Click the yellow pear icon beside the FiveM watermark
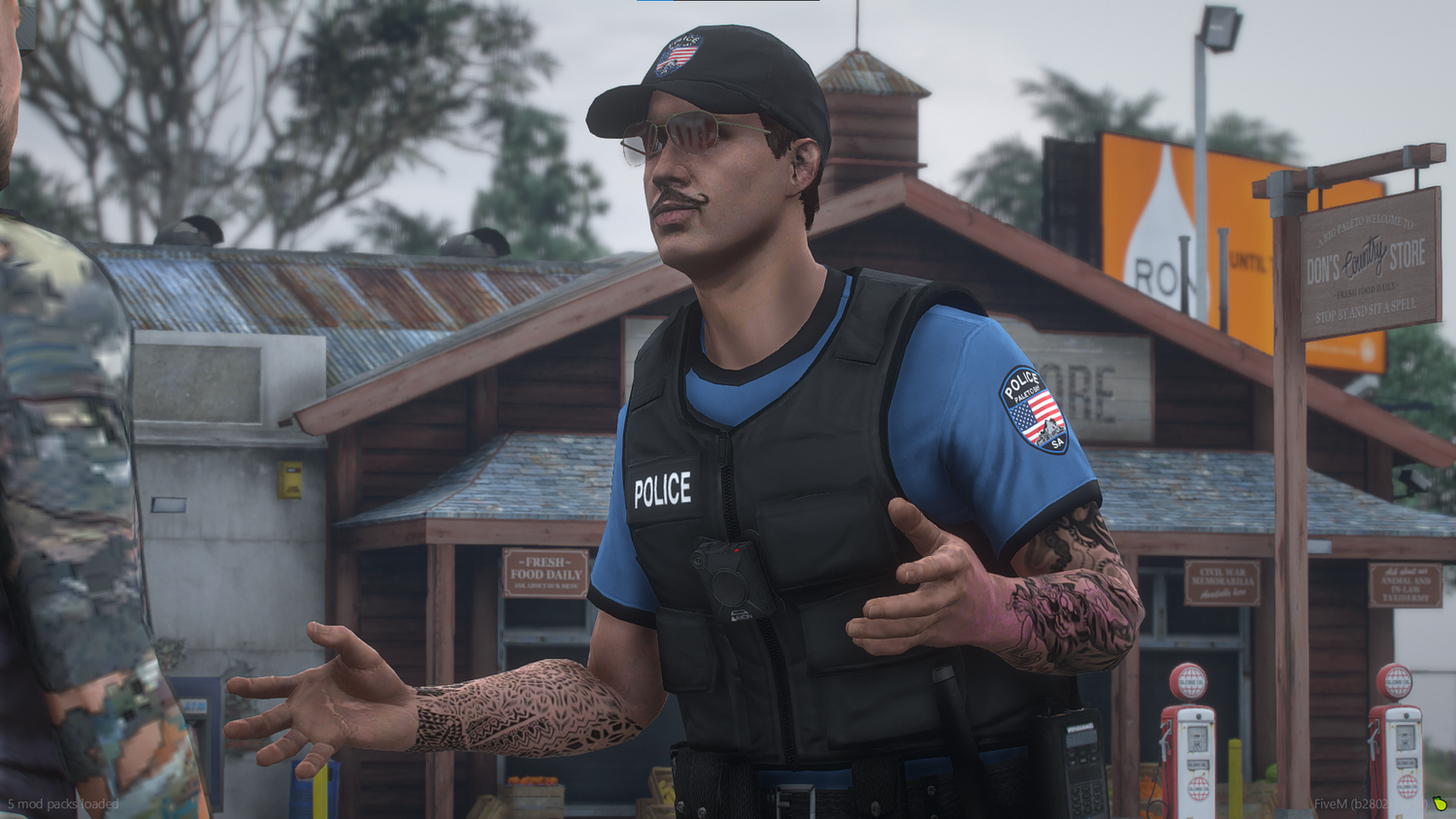The height and width of the screenshot is (819, 1456). pos(1439,803)
